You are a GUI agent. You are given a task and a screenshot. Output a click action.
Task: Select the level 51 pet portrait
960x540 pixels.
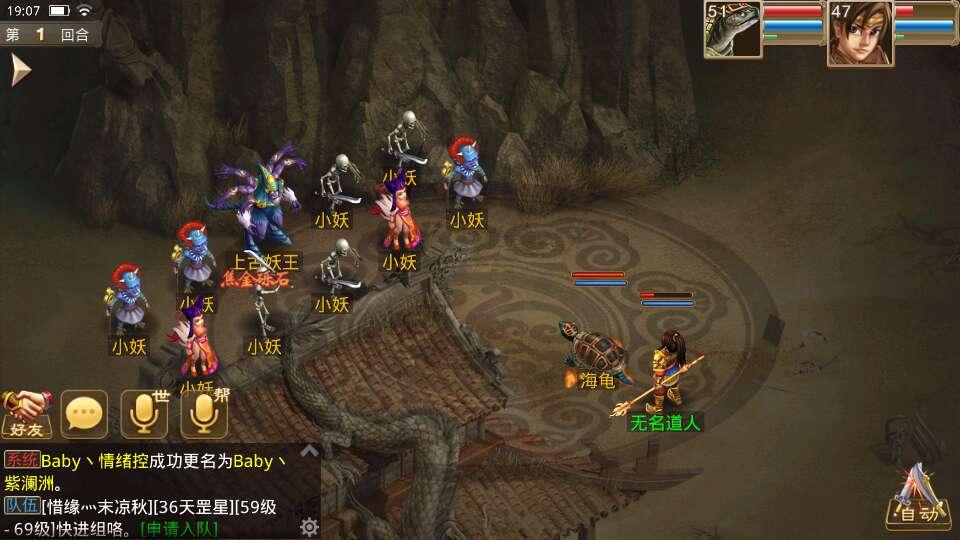click(732, 30)
